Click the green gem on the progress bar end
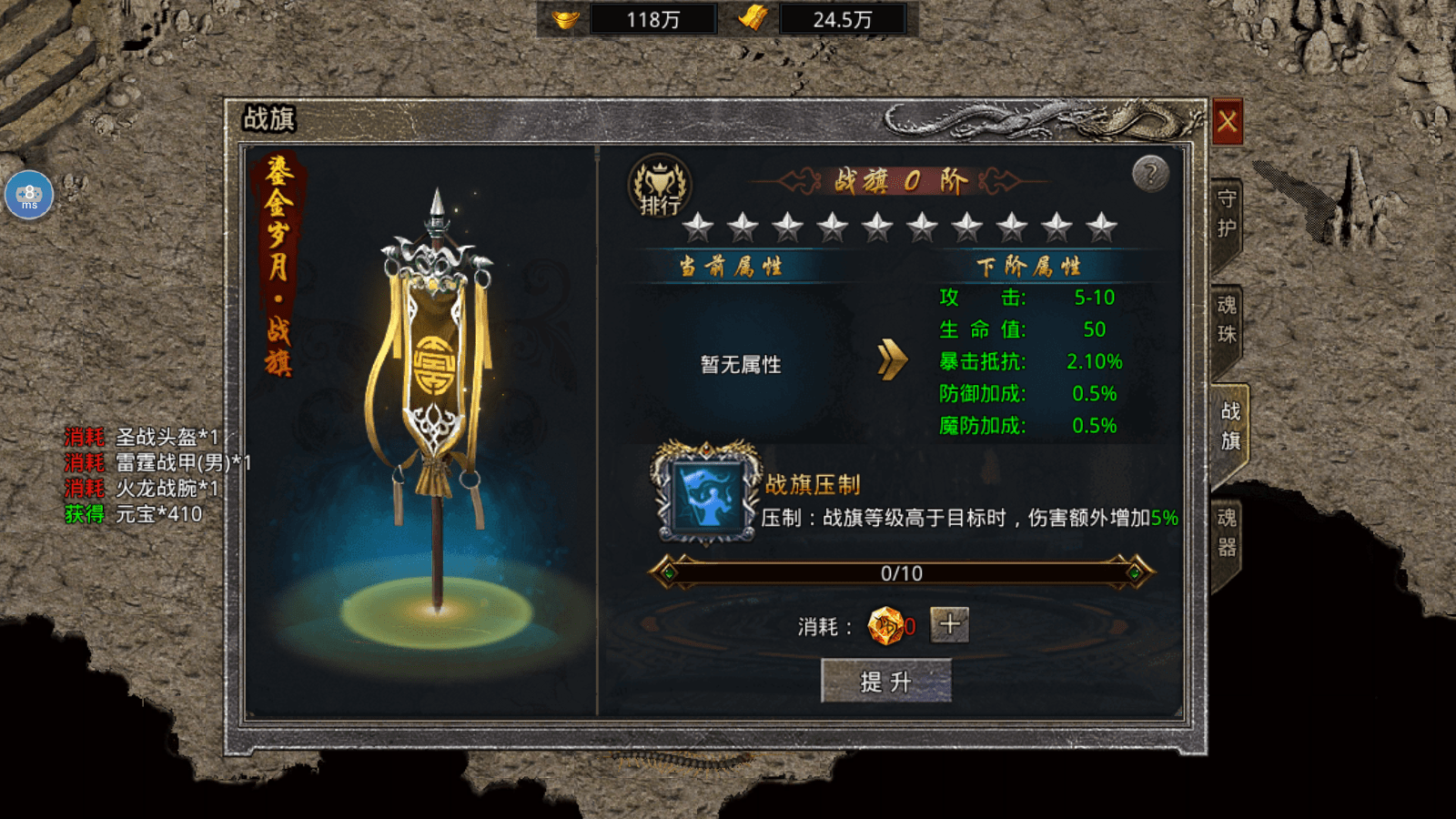This screenshot has height=819, width=1456. (x=1134, y=573)
